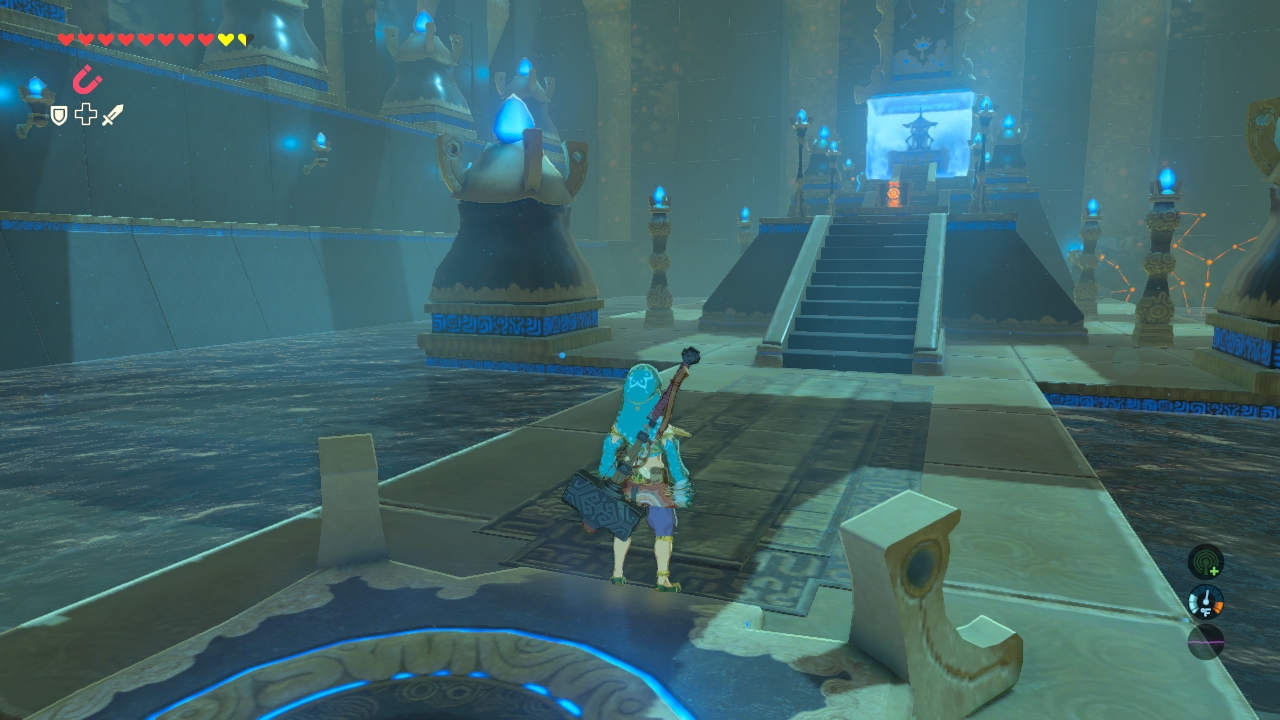Click the green Sheikah Sensor icon

click(x=1205, y=562)
